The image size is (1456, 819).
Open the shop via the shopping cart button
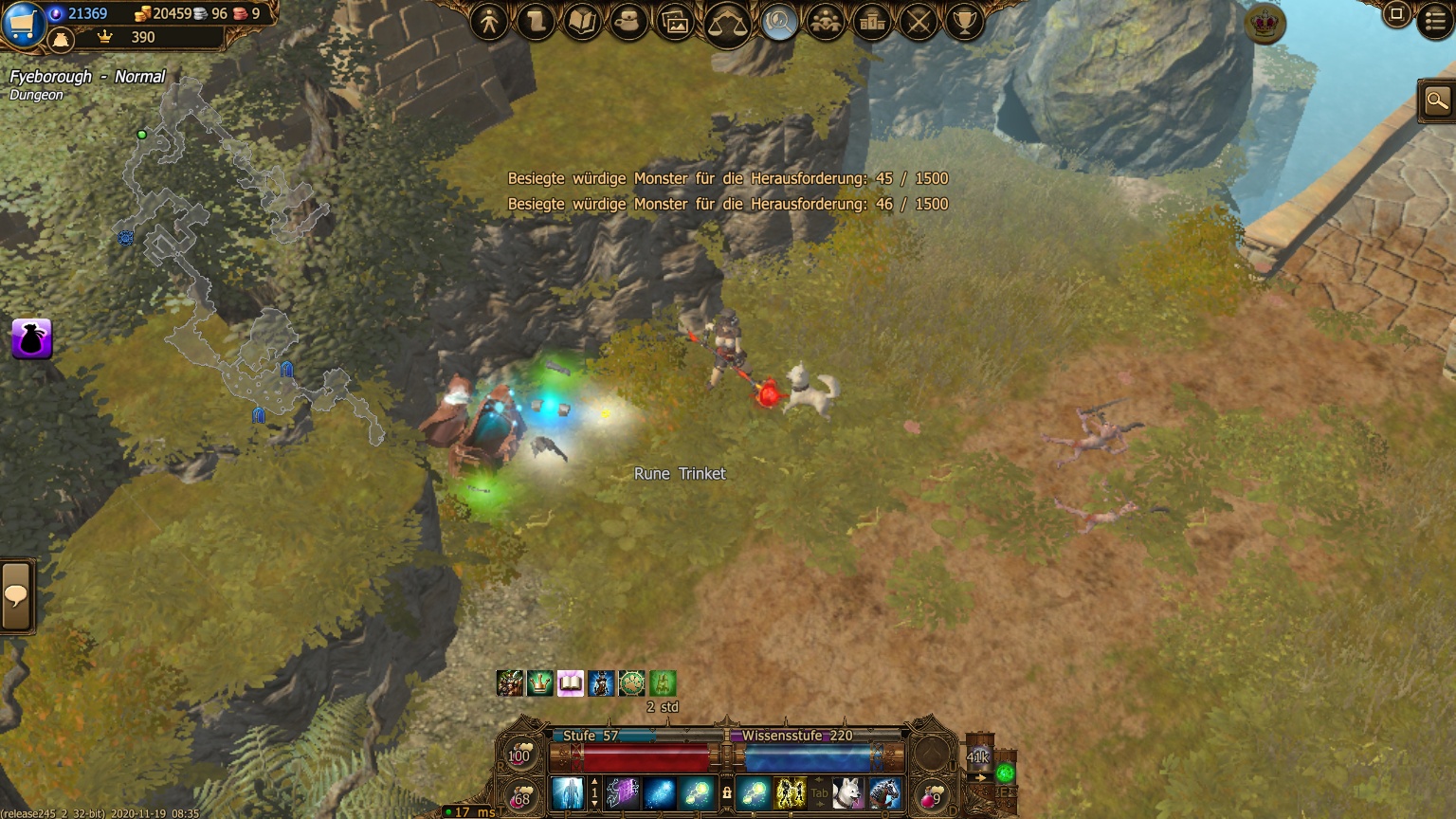pyautogui.click(x=22, y=23)
